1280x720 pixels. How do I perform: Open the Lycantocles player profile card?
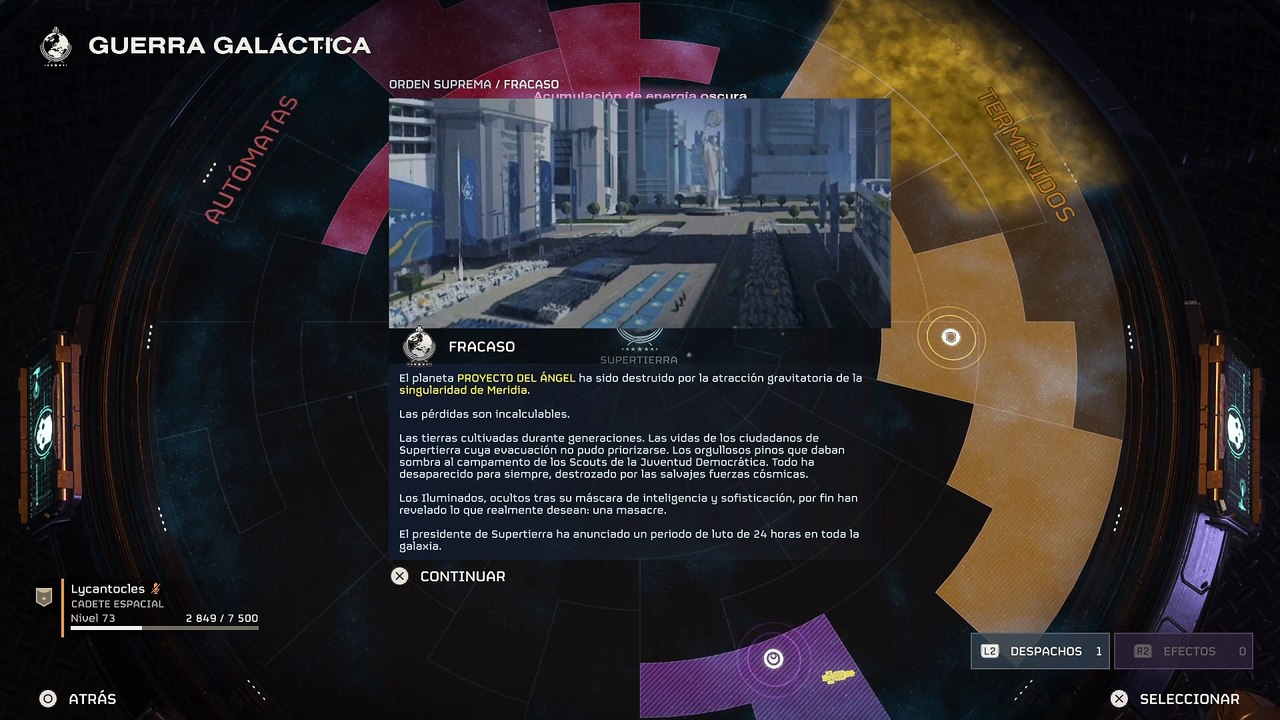pos(148,604)
